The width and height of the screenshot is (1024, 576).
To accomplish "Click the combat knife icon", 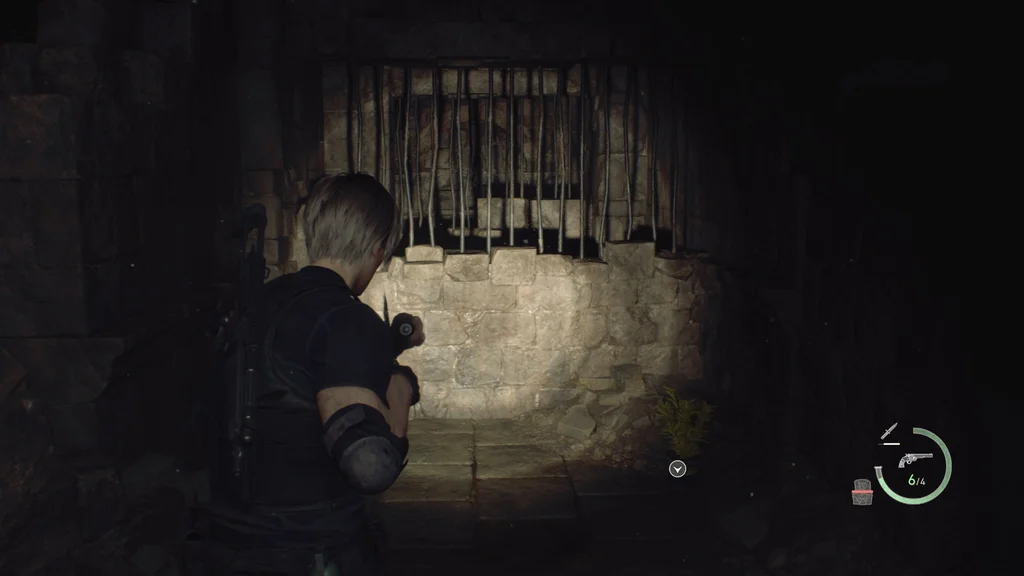I will [x=888, y=431].
